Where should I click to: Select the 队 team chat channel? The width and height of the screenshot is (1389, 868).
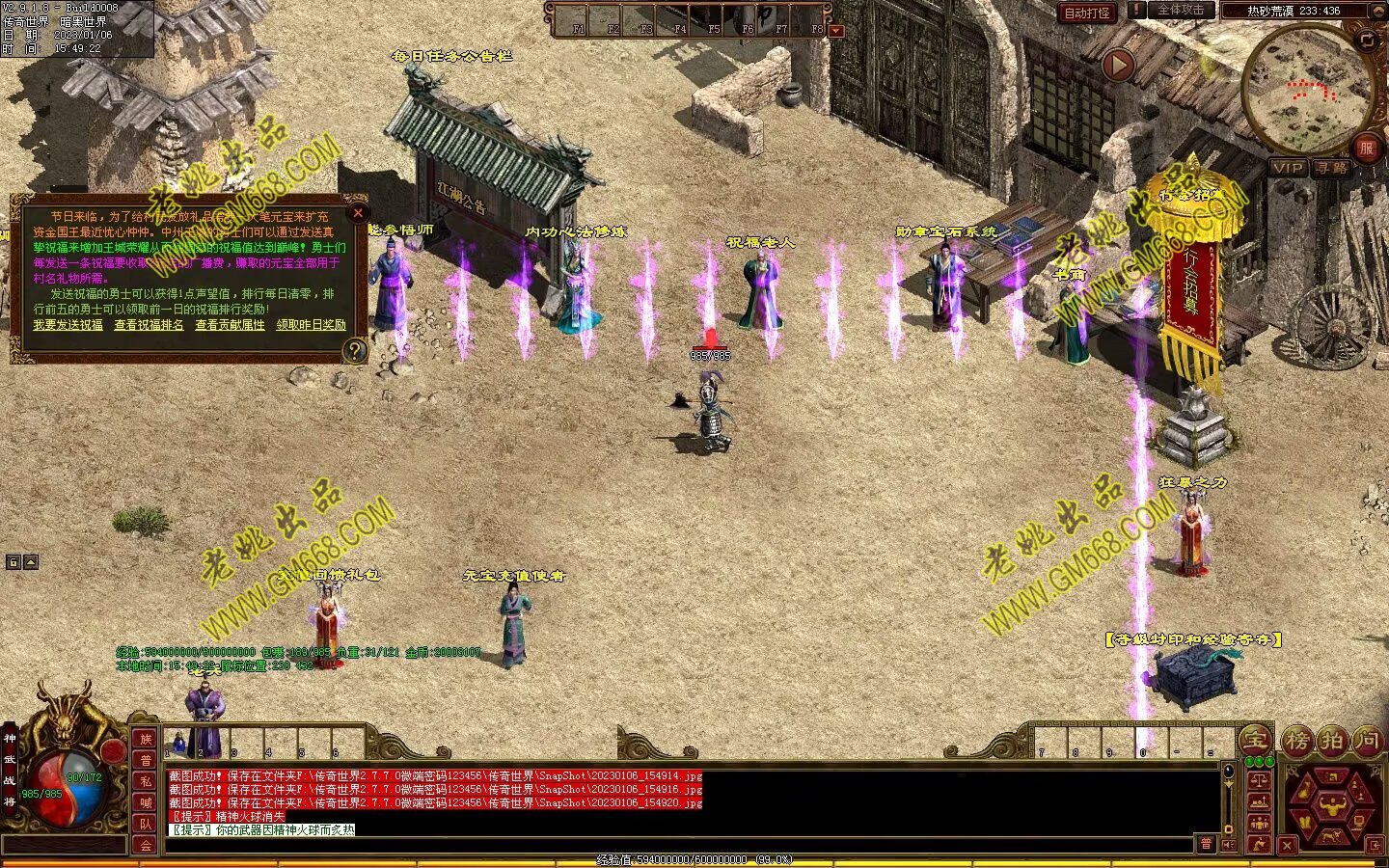pyautogui.click(x=146, y=824)
